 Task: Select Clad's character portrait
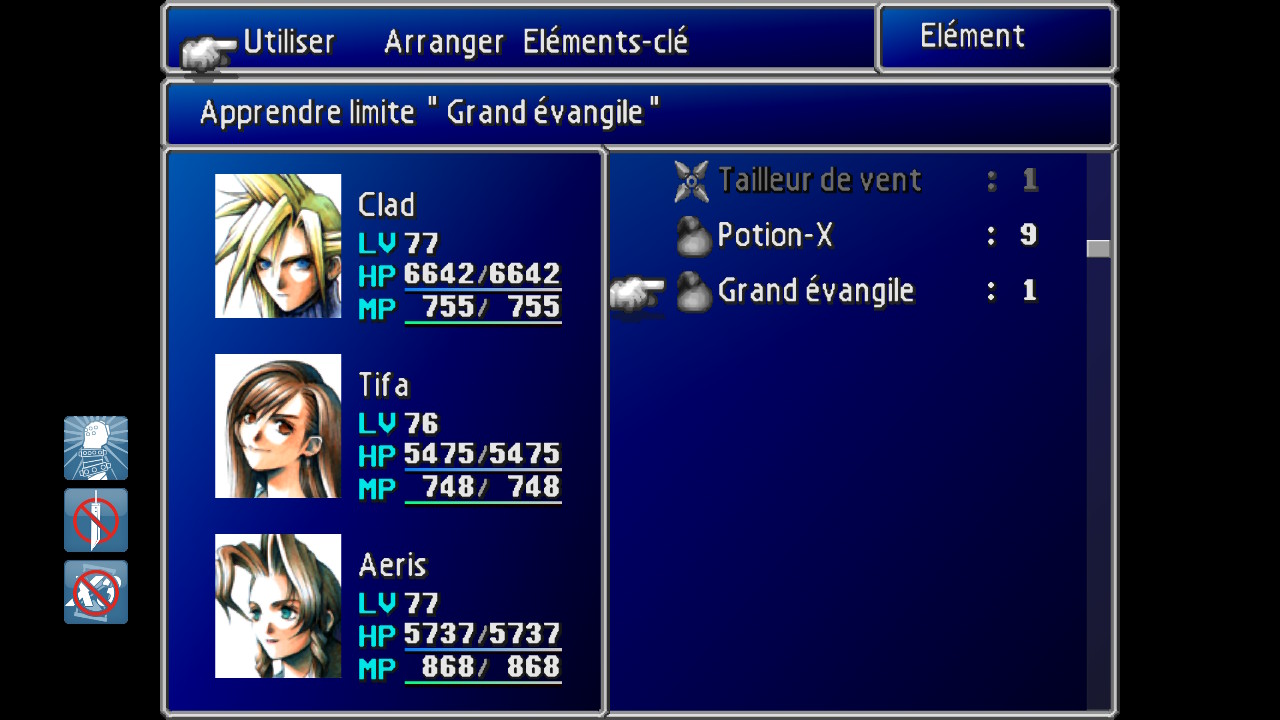tap(278, 245)
